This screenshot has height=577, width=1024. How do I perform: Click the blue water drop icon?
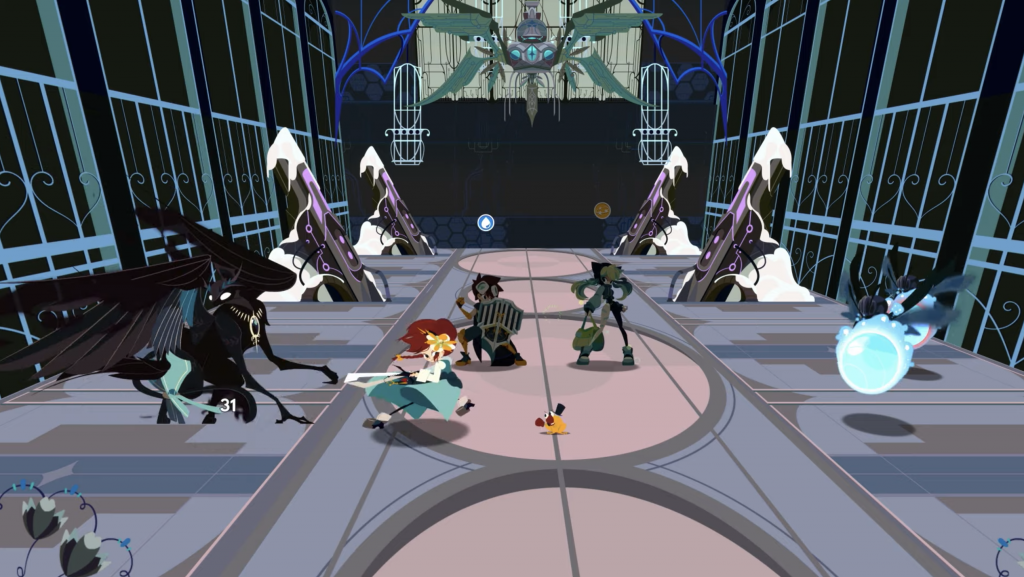pos(486,221)
